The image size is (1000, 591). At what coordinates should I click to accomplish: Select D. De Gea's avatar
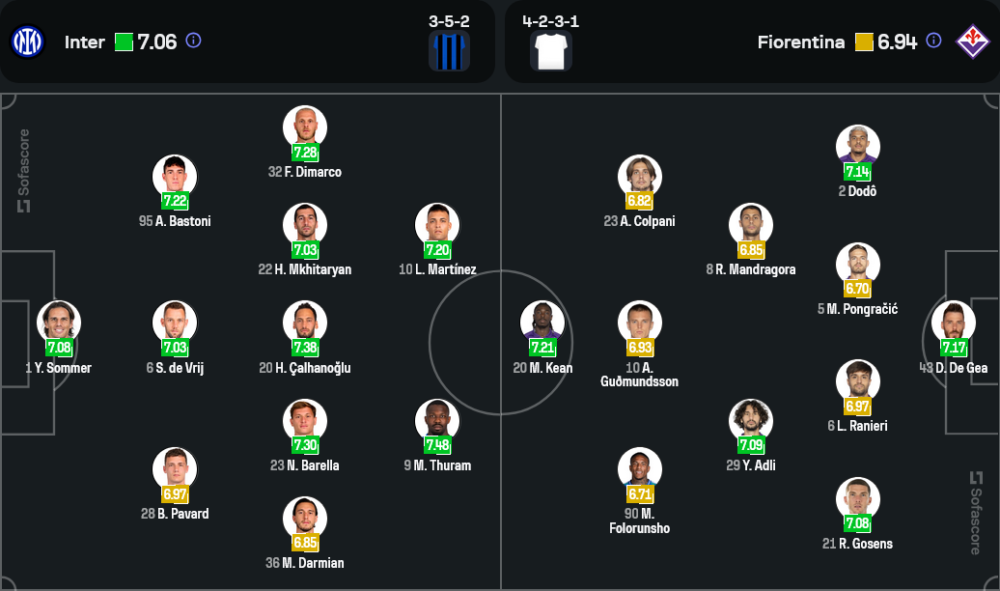953,324
